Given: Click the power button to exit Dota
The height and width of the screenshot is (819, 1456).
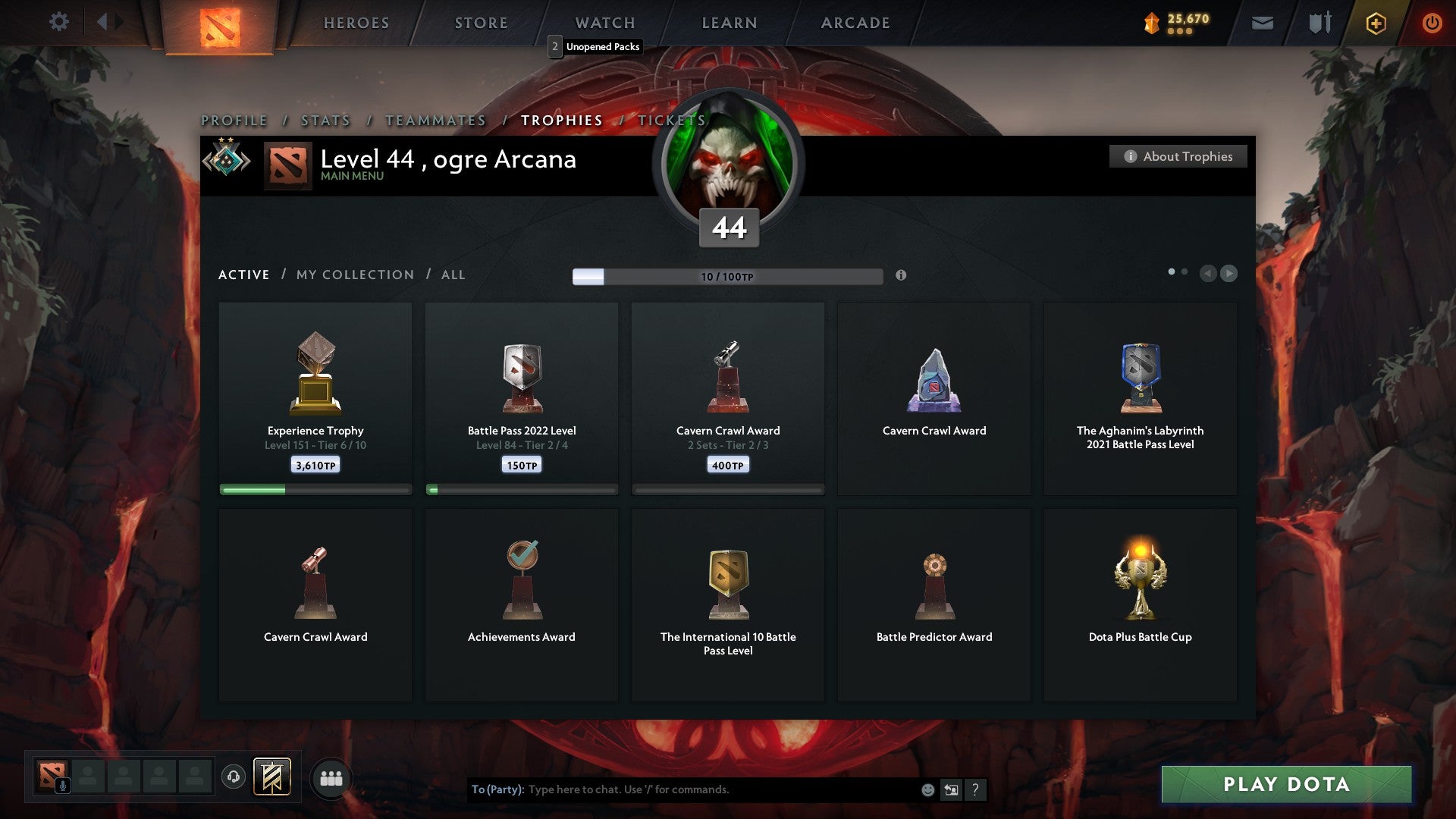Looking at the screenshot, I should 1432,23.
